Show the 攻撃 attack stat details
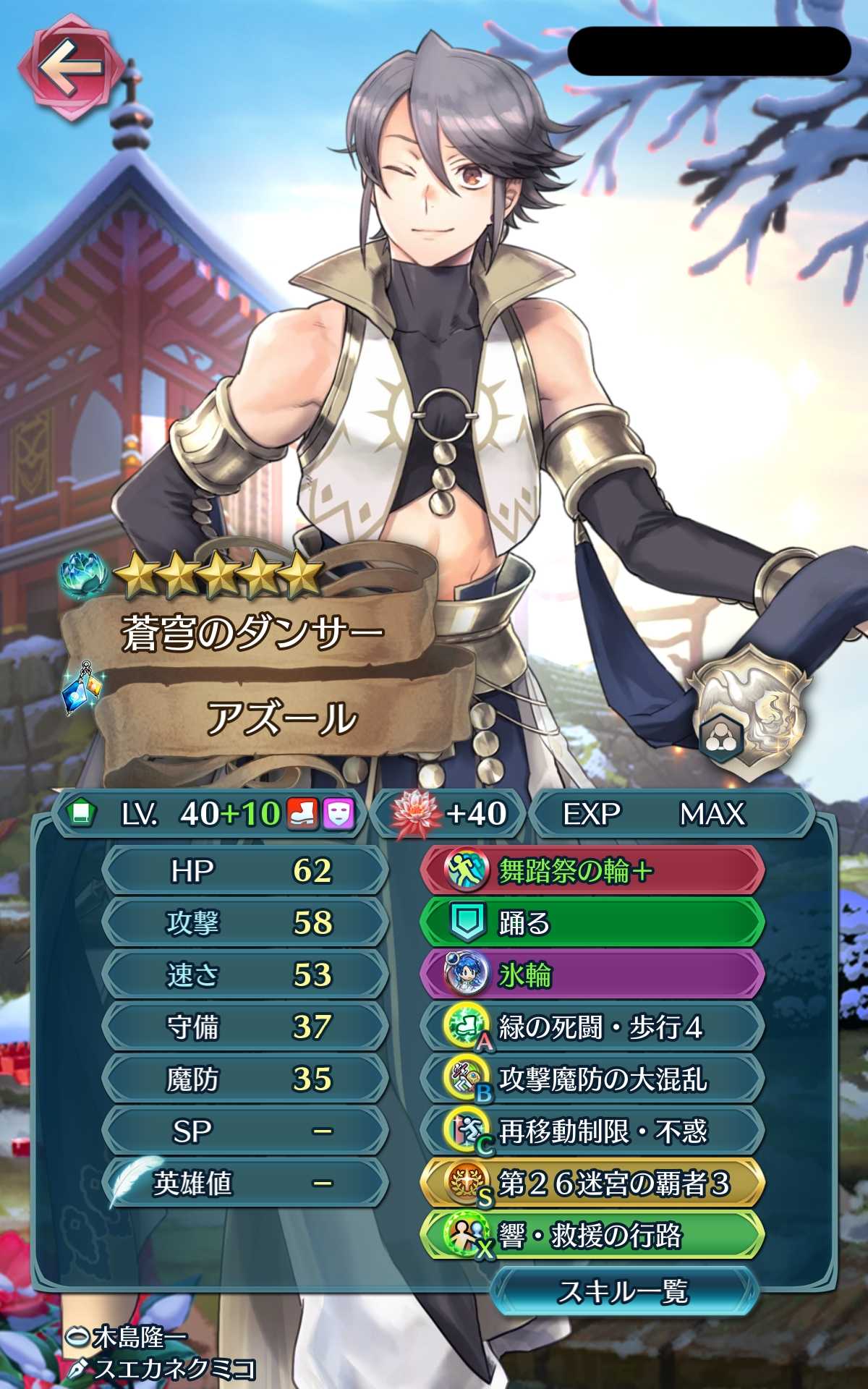Screen dimensions: 868x1389 pos(246,923)
